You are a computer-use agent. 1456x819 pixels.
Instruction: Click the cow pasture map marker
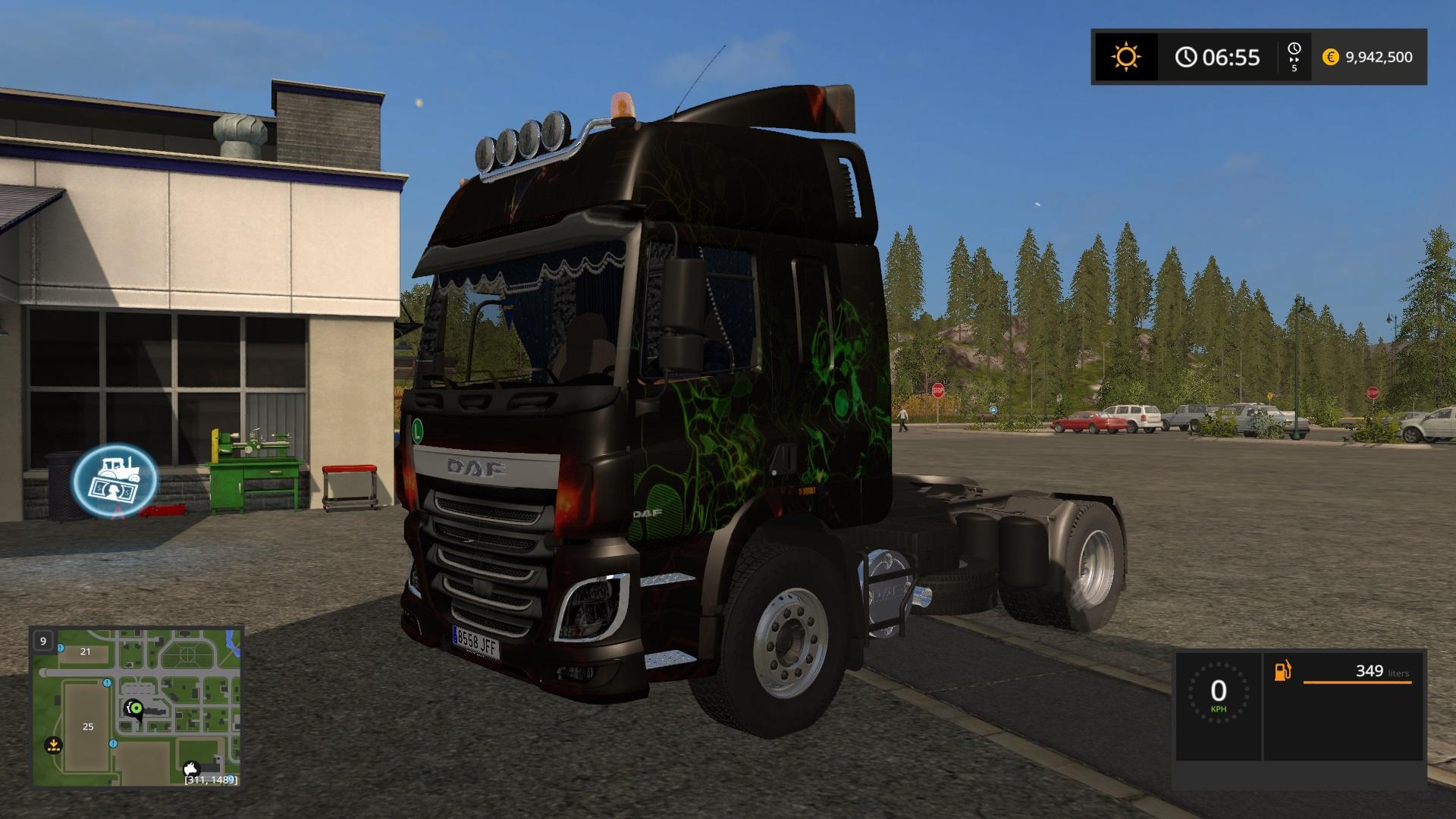click(190, 768)
